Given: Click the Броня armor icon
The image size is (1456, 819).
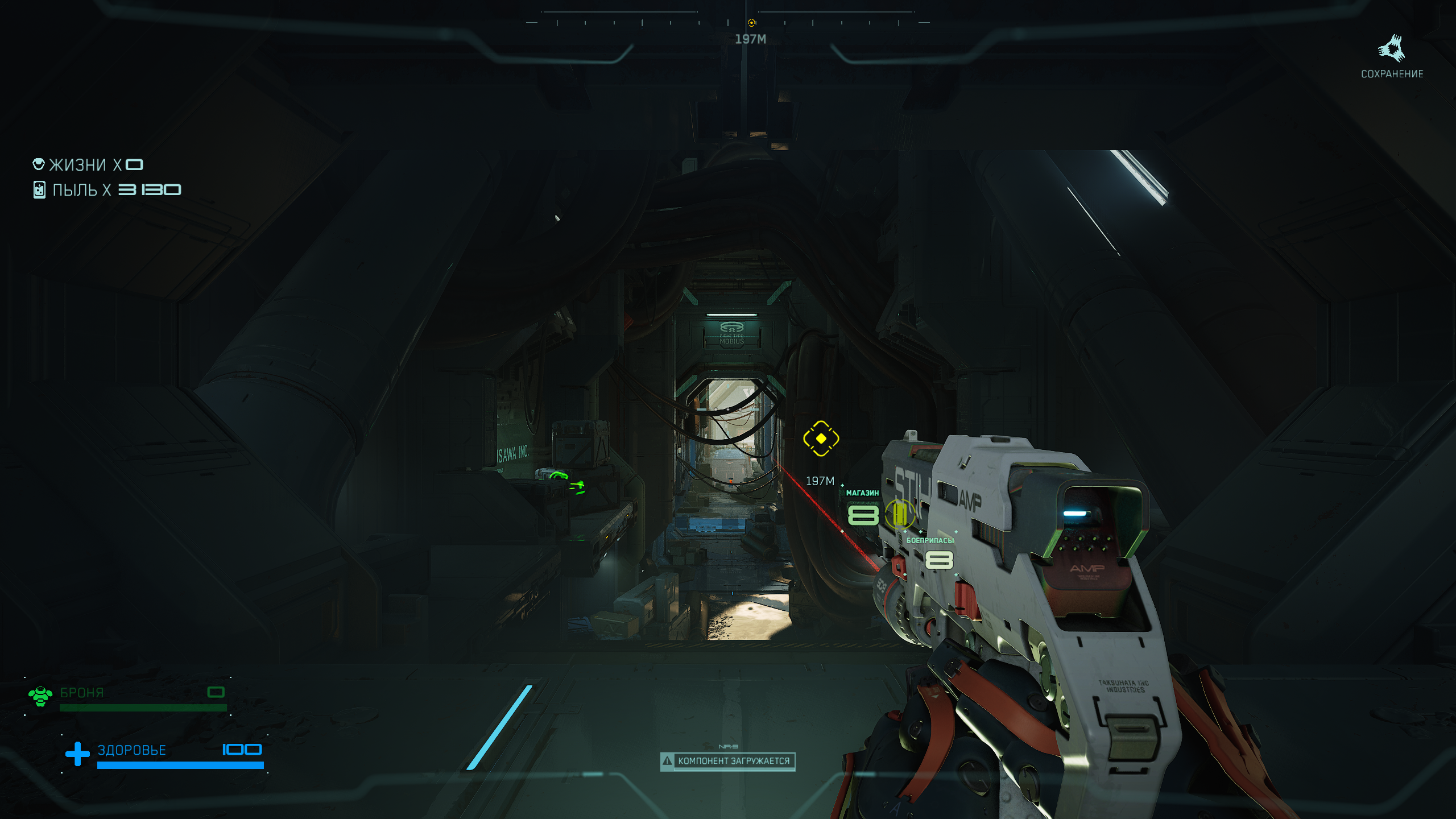Looking at the screenshot, I should pyautogui.click(x=40, y=696).
